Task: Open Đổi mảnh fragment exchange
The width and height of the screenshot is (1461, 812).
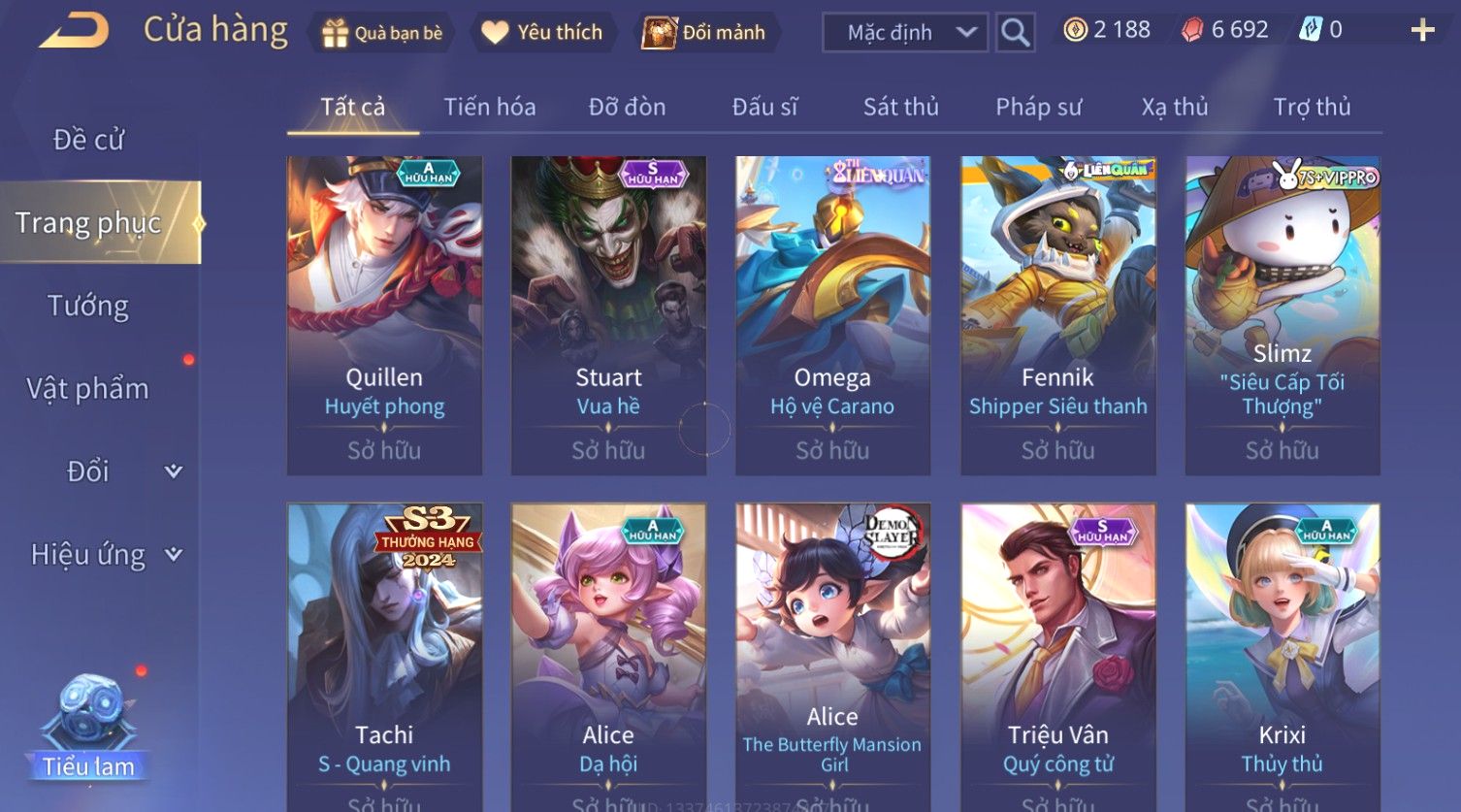Action: (x=705, y=33)
